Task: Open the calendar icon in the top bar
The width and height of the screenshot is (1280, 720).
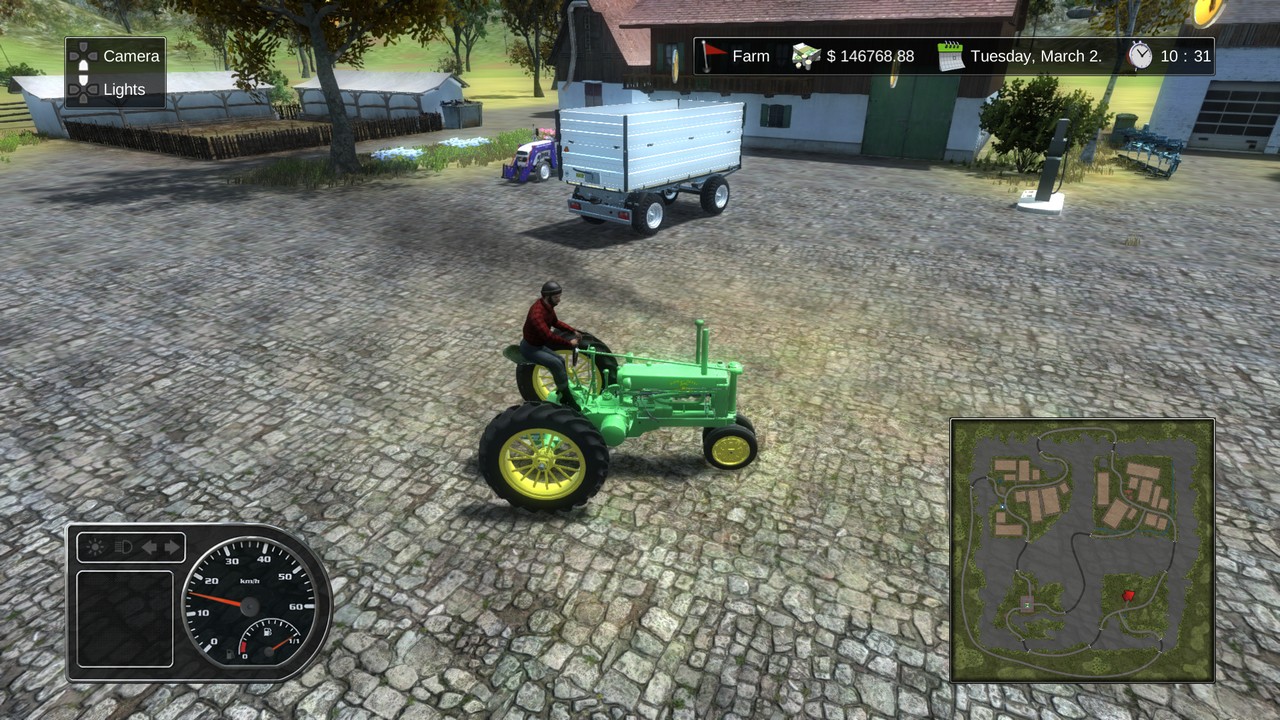Action: pyautogui.click(x=951, y=56)
